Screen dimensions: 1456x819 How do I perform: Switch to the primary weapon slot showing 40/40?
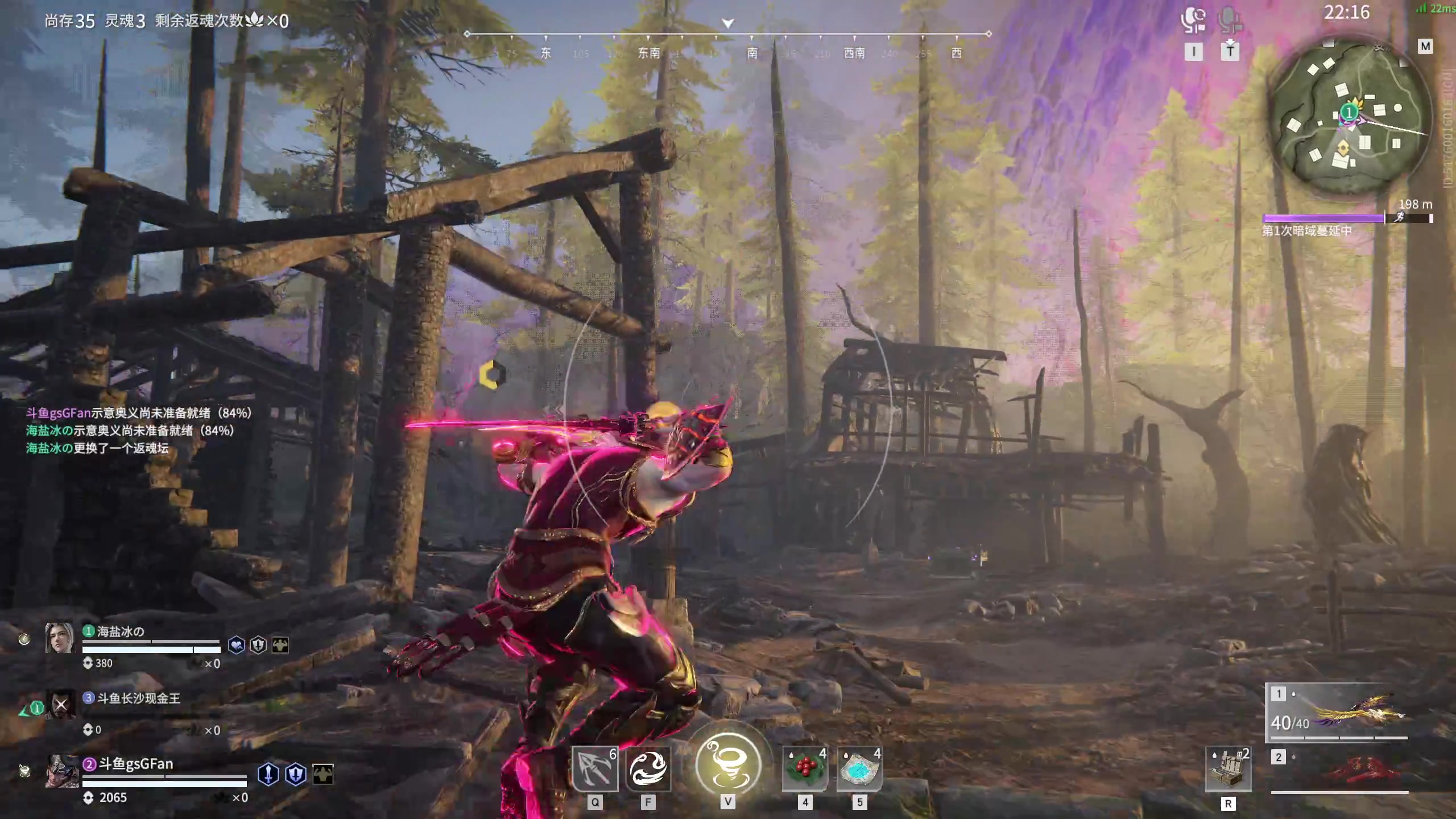click(x=1337, y=714)
